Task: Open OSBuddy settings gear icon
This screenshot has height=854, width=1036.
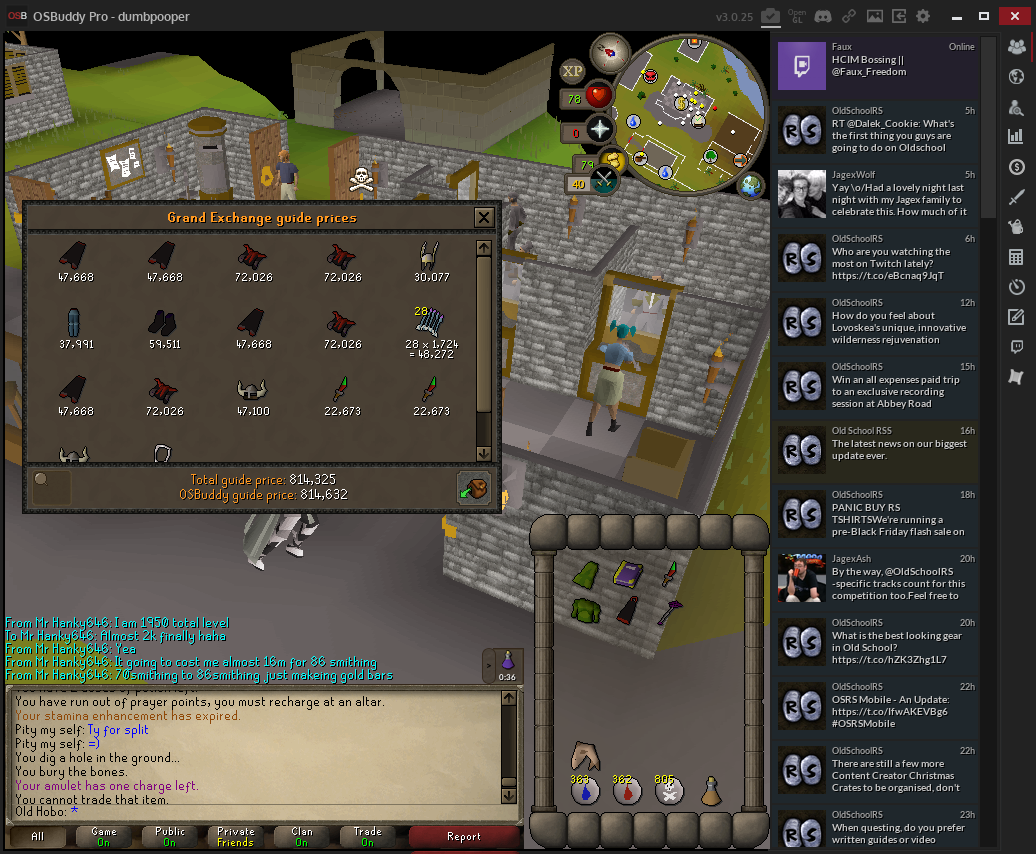Action: pyautogui.click(x=923, y=16)
